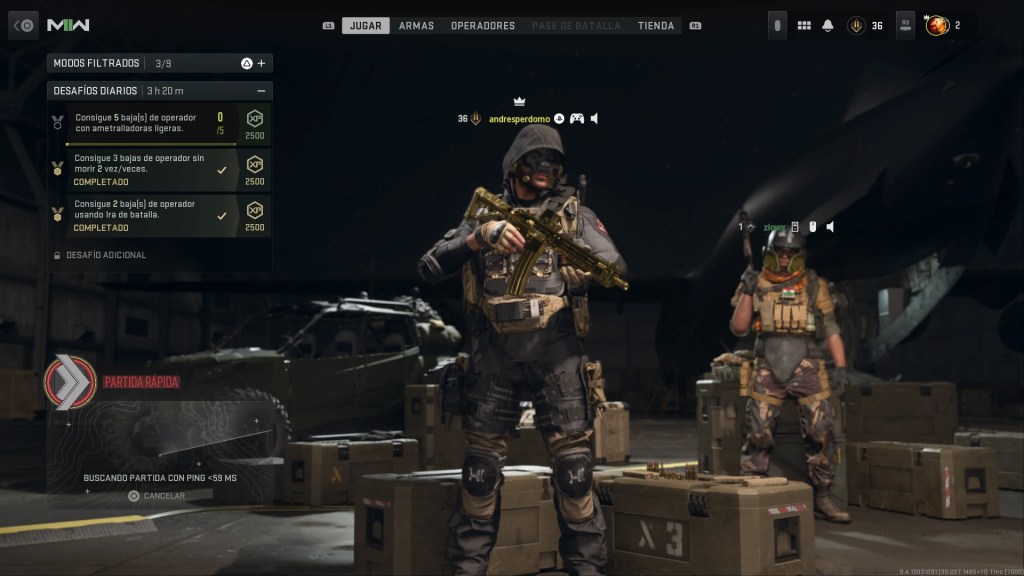Open the ARMAS tab

[416, 25]
